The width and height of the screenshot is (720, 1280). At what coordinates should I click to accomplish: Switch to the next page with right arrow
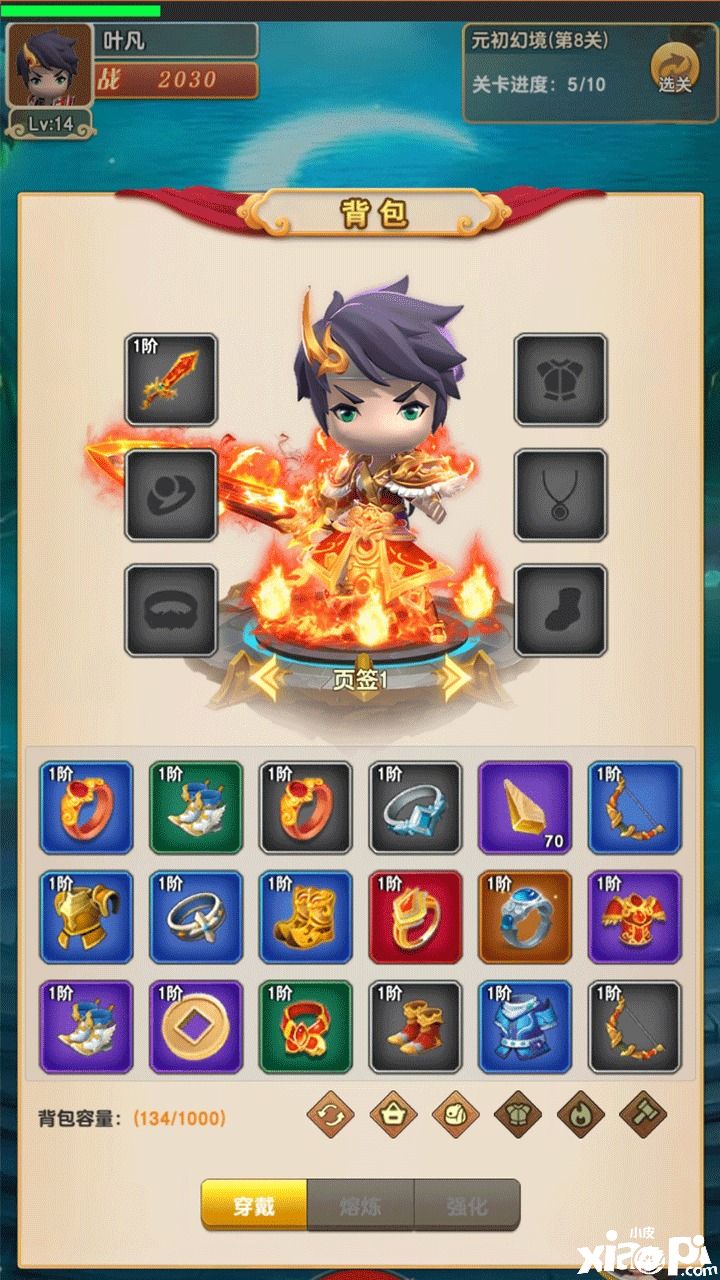coord(455,679)
